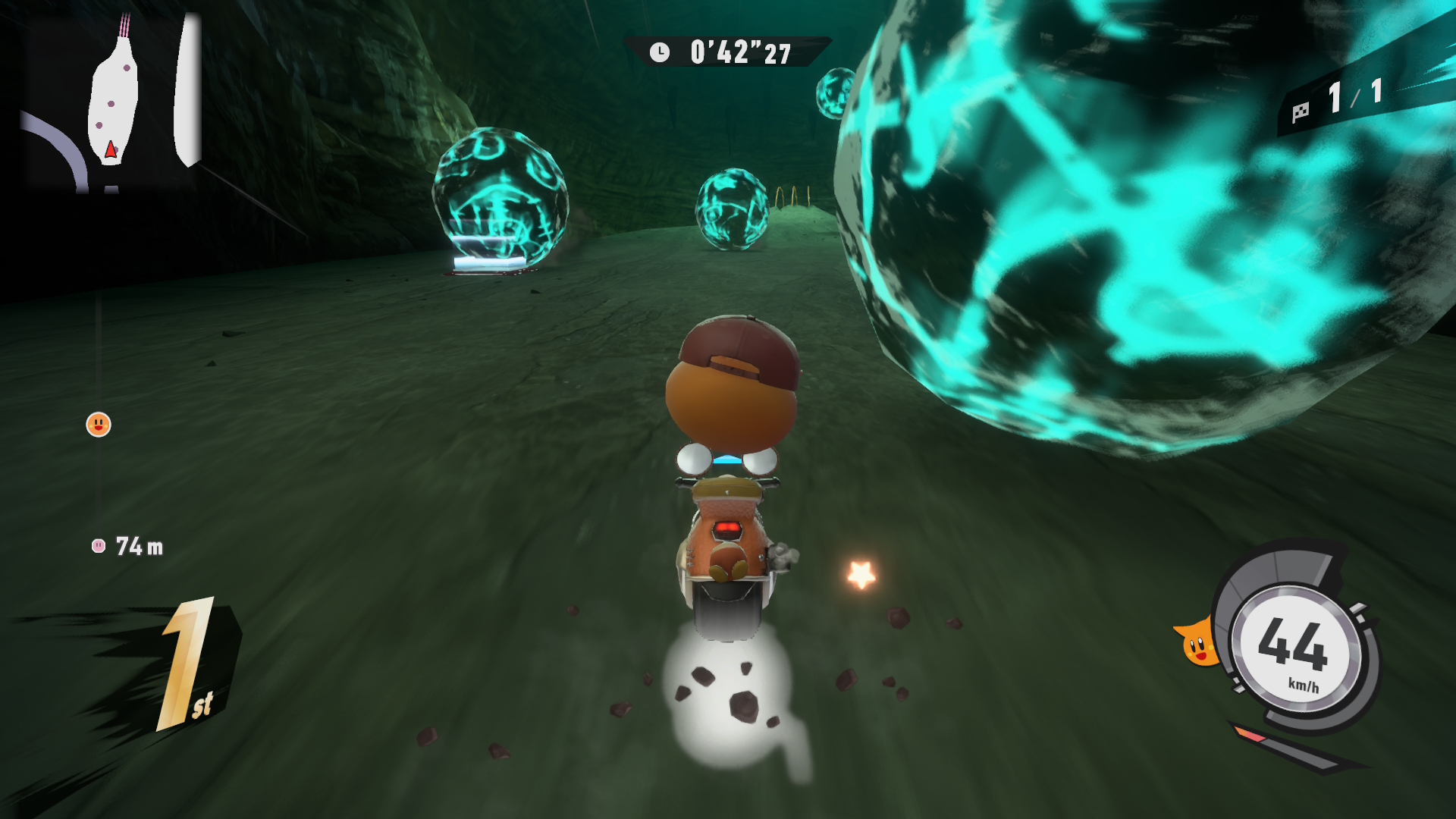Select the orange cat icon beside the speedometer
1456x819 pixels.
[1196, 645]
